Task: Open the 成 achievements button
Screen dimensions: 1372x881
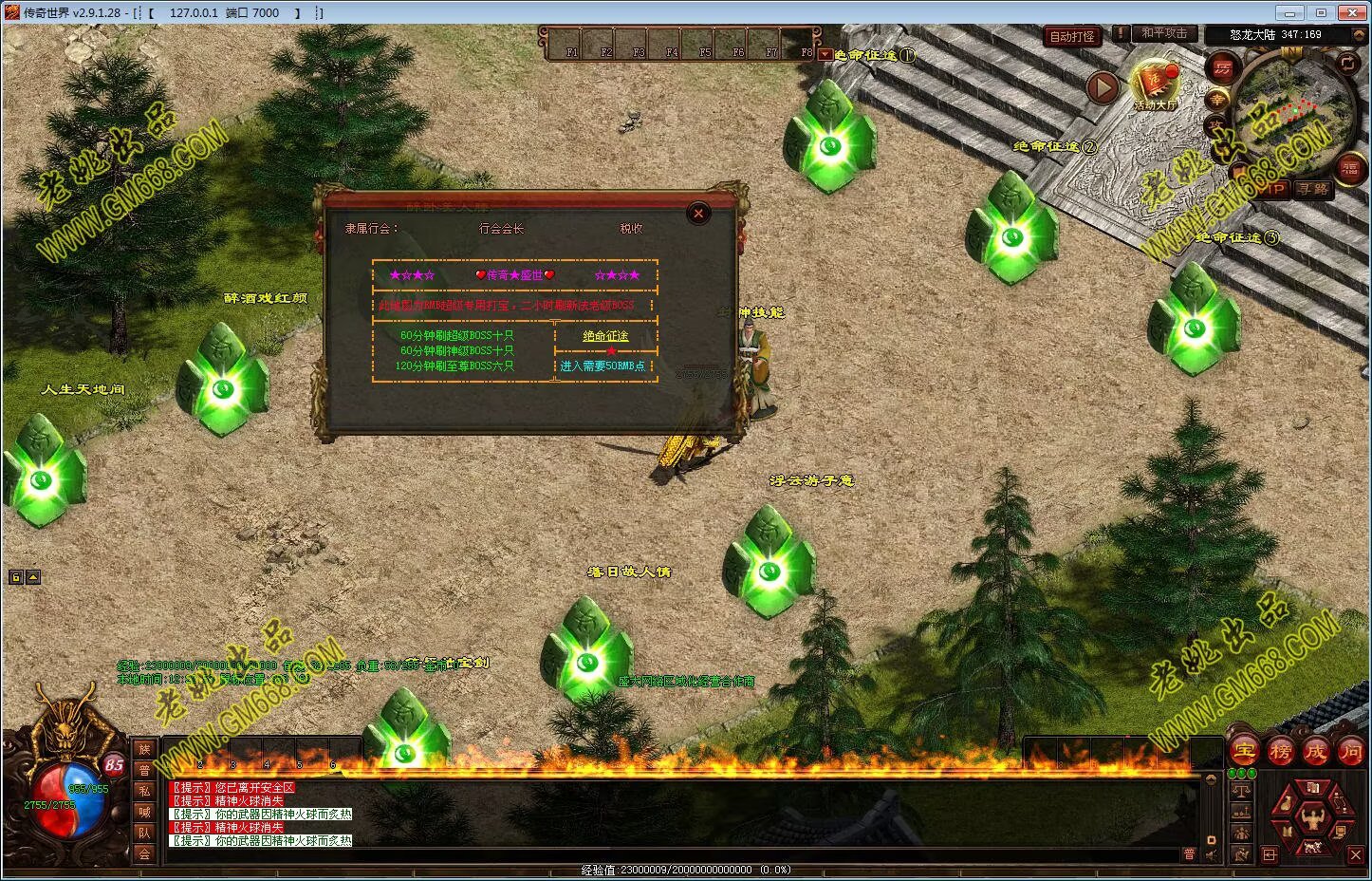Action: coord(1316,752)
